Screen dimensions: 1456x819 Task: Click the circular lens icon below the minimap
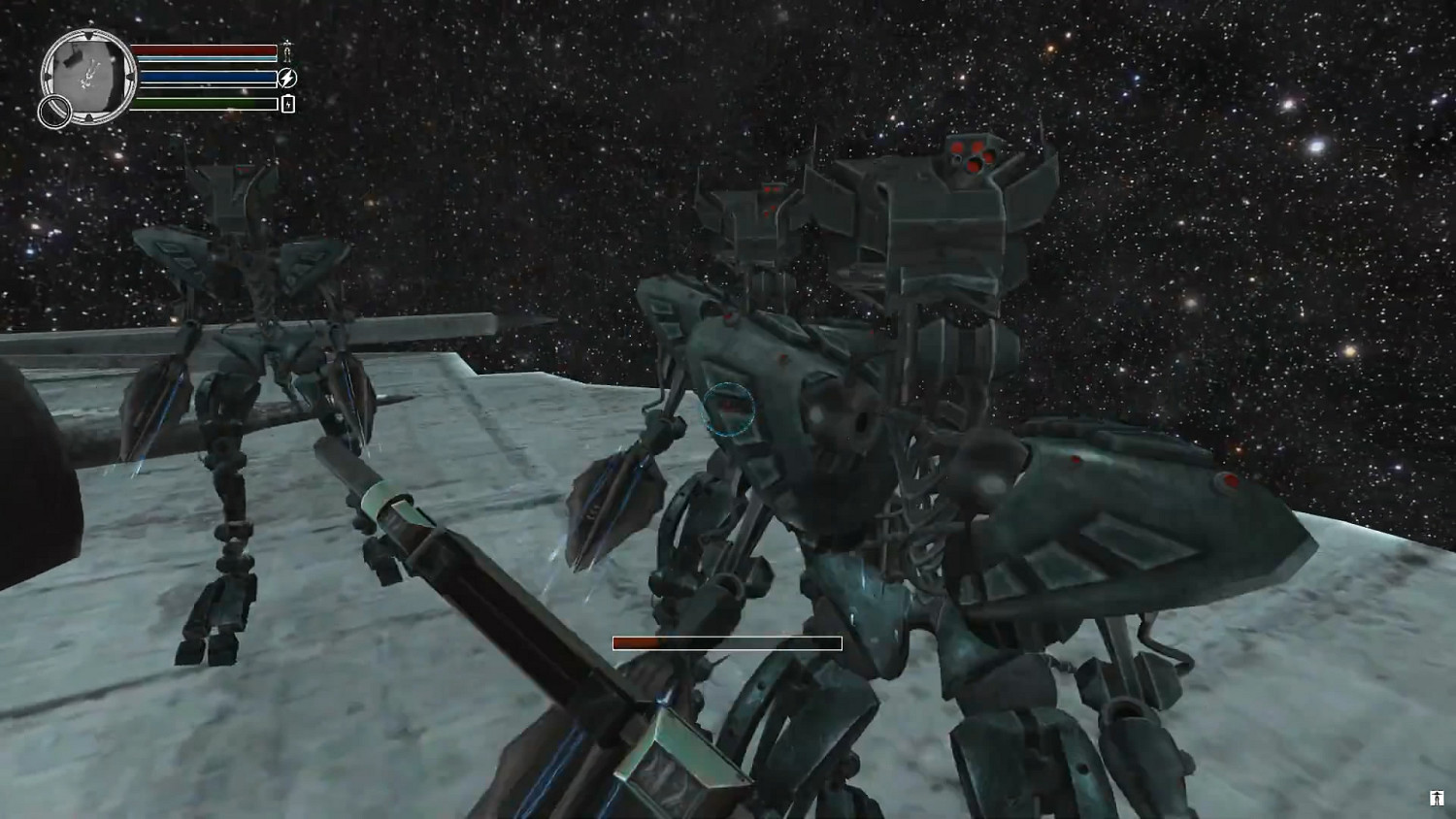pyautogui.click(x=54, y=111)
